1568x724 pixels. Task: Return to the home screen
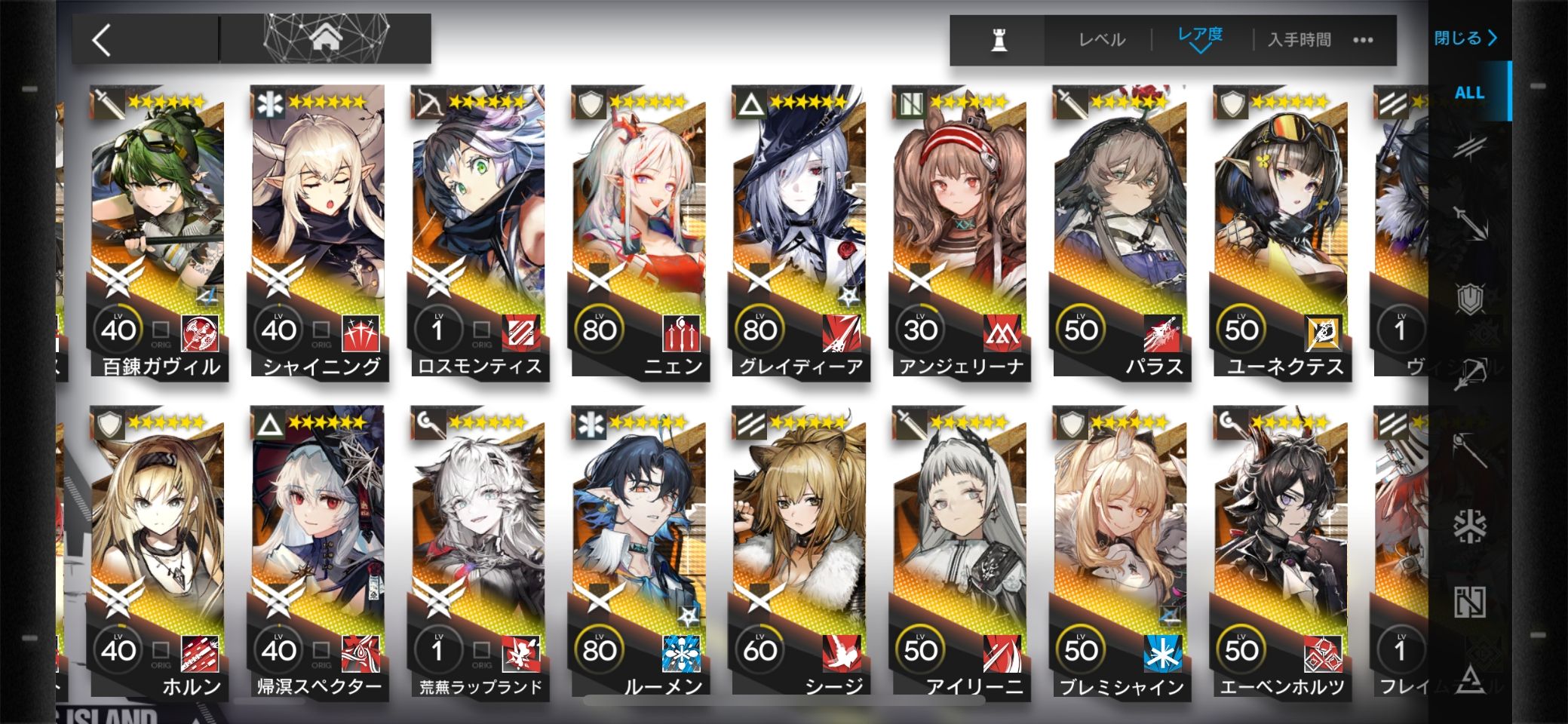(x=327, y=38)
